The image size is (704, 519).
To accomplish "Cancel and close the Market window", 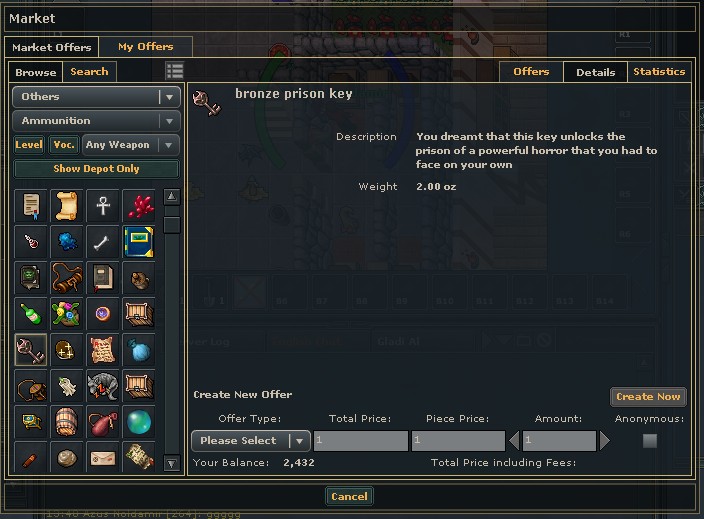I will (349, 497).
